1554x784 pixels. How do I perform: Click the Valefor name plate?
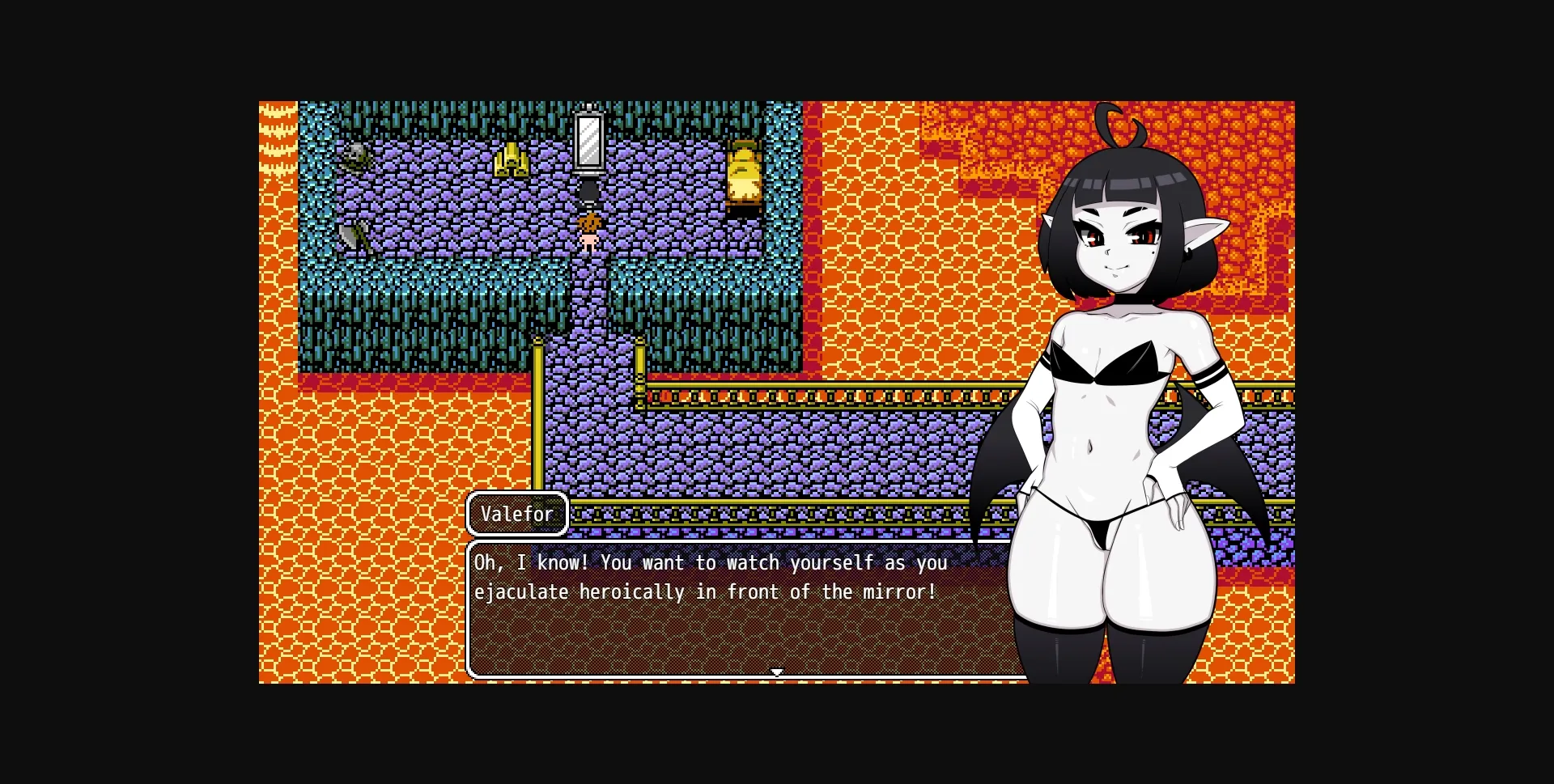click(516, 513)
